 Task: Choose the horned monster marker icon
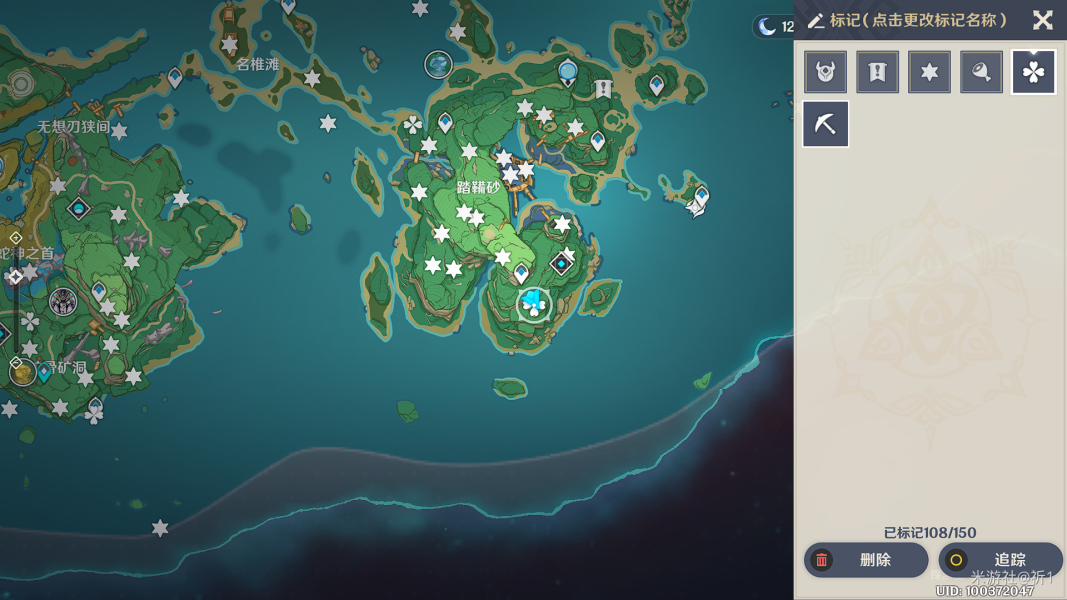coord(825,72)
